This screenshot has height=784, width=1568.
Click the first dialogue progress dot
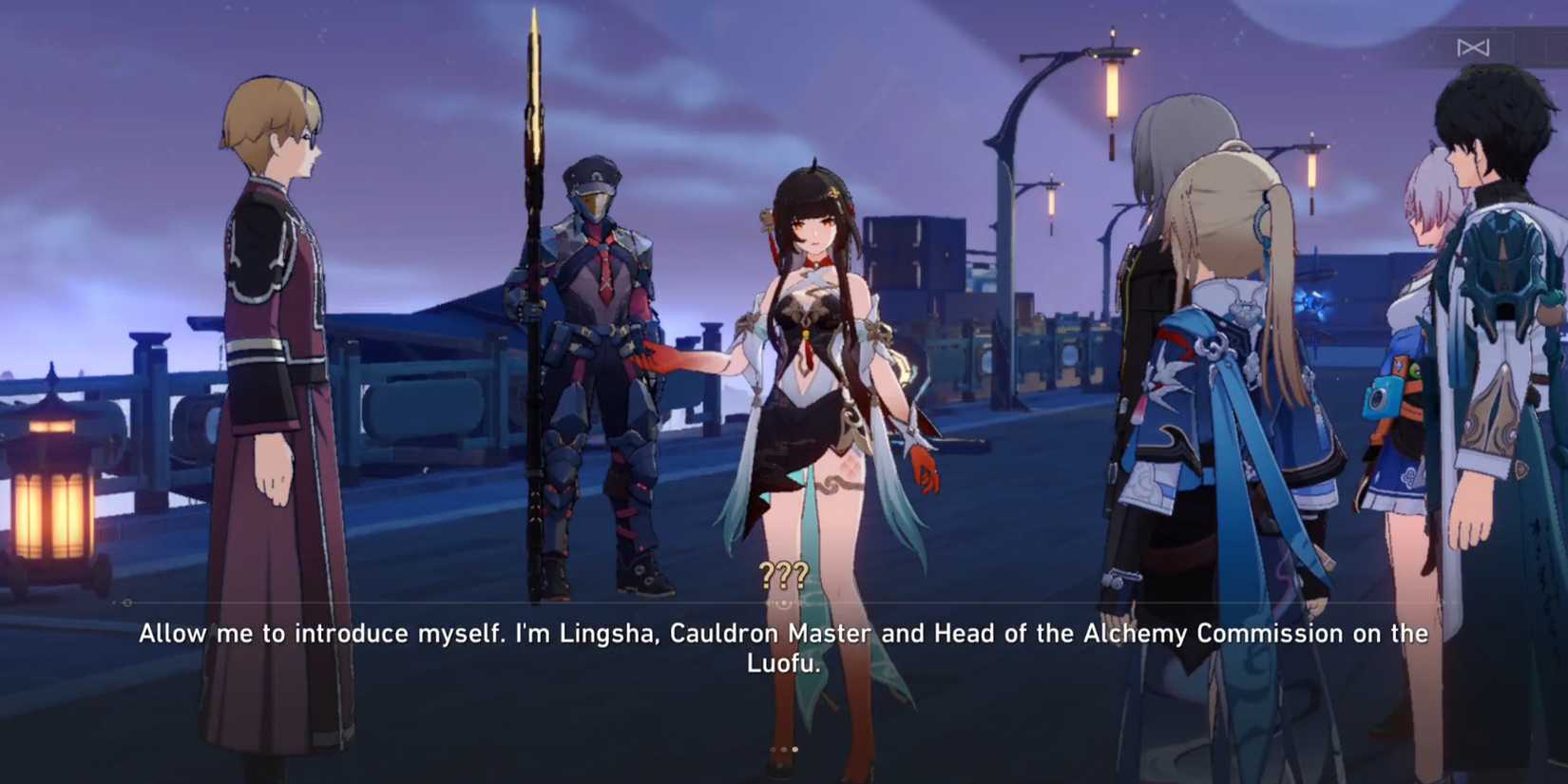(773, 750)
